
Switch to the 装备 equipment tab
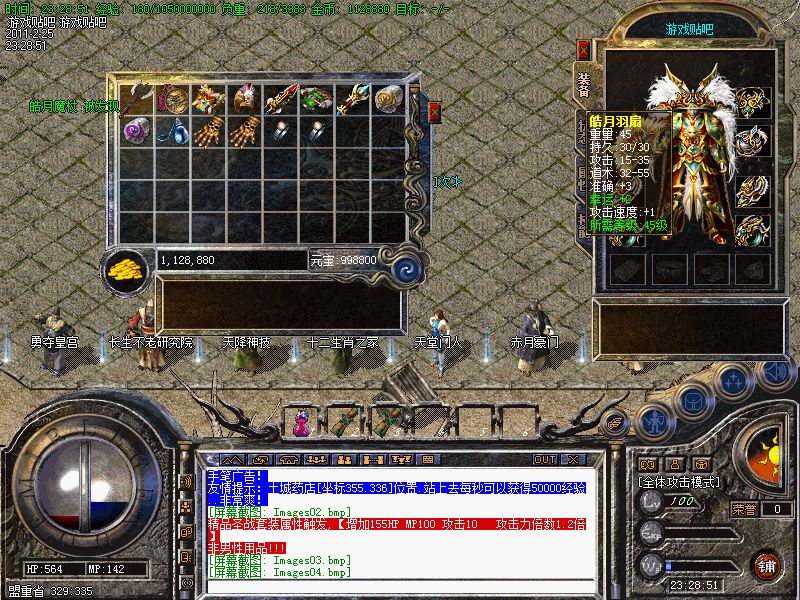[584, 83]
